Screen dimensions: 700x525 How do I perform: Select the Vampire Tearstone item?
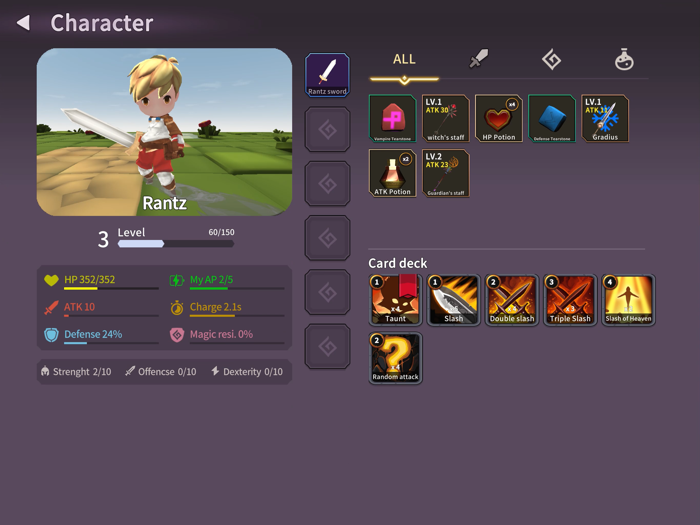coord(392,119)
